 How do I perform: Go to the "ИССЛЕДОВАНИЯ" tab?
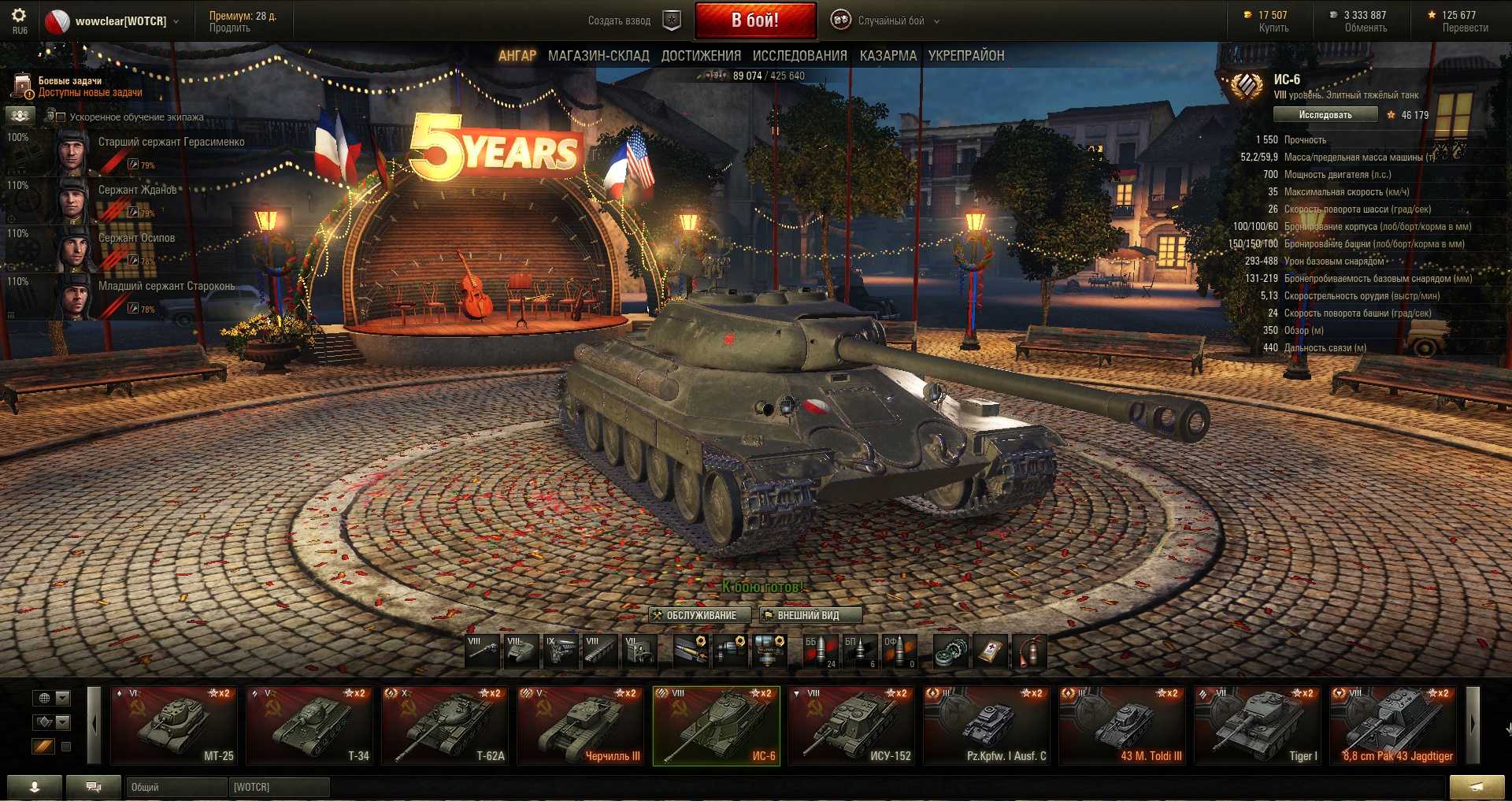tap(799, 56)
